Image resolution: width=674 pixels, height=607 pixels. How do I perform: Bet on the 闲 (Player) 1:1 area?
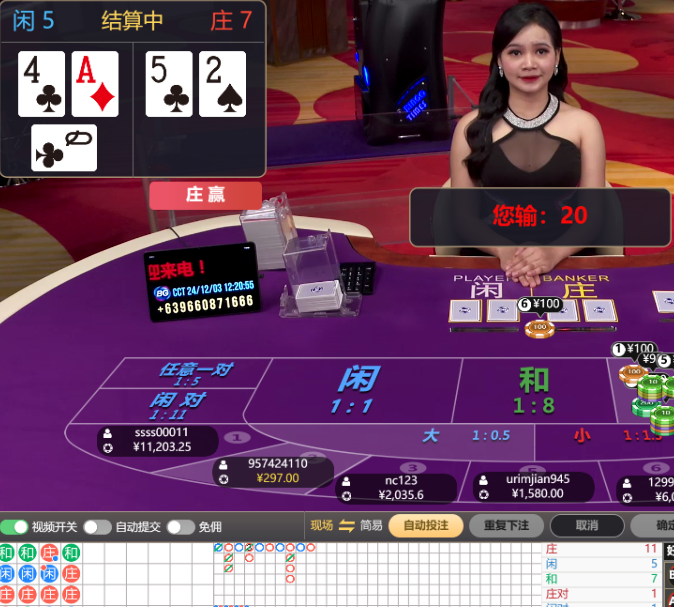pyautogui.click(x=357, y=390)
